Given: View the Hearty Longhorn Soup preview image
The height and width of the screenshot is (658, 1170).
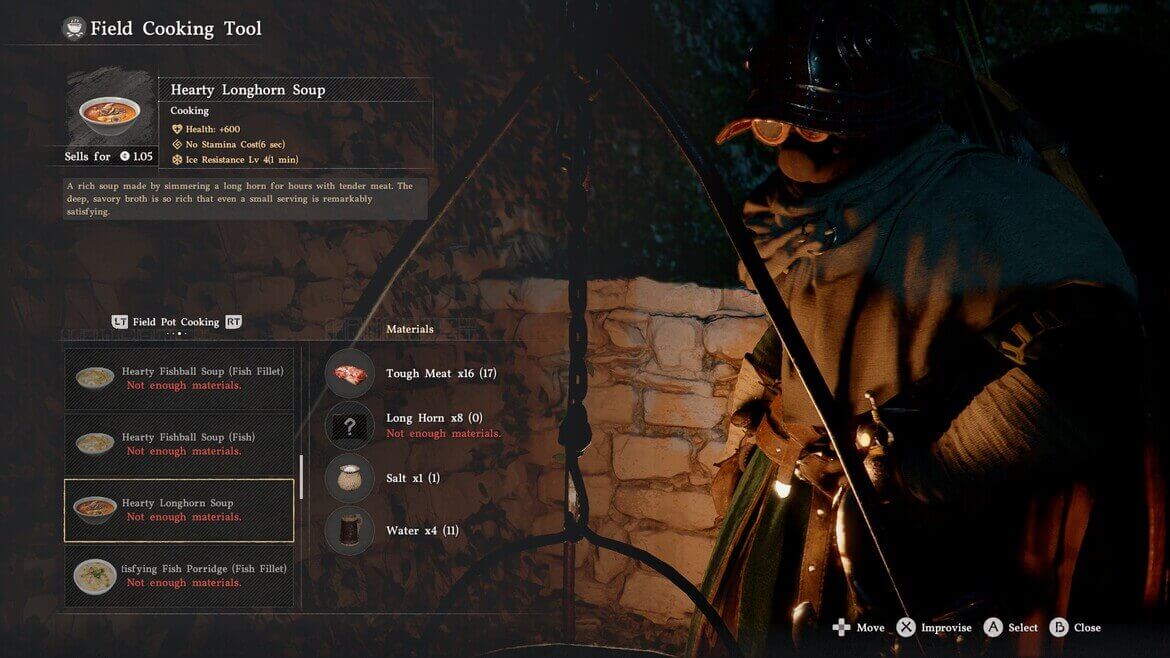Looking at the screenshot, I should tap(111, 110).
